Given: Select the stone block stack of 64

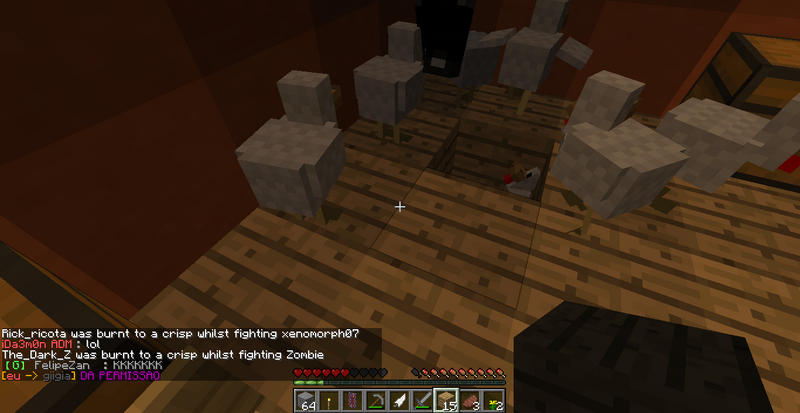Looking at the screenshot, I should point(307,400).
